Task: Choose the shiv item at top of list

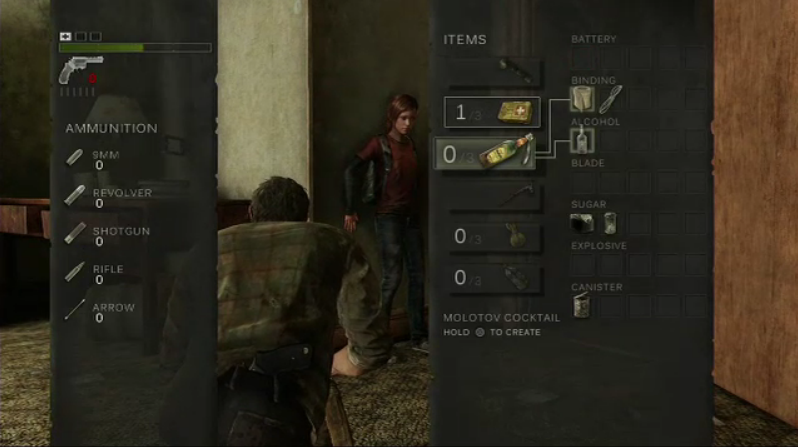Action: (496, 72)
